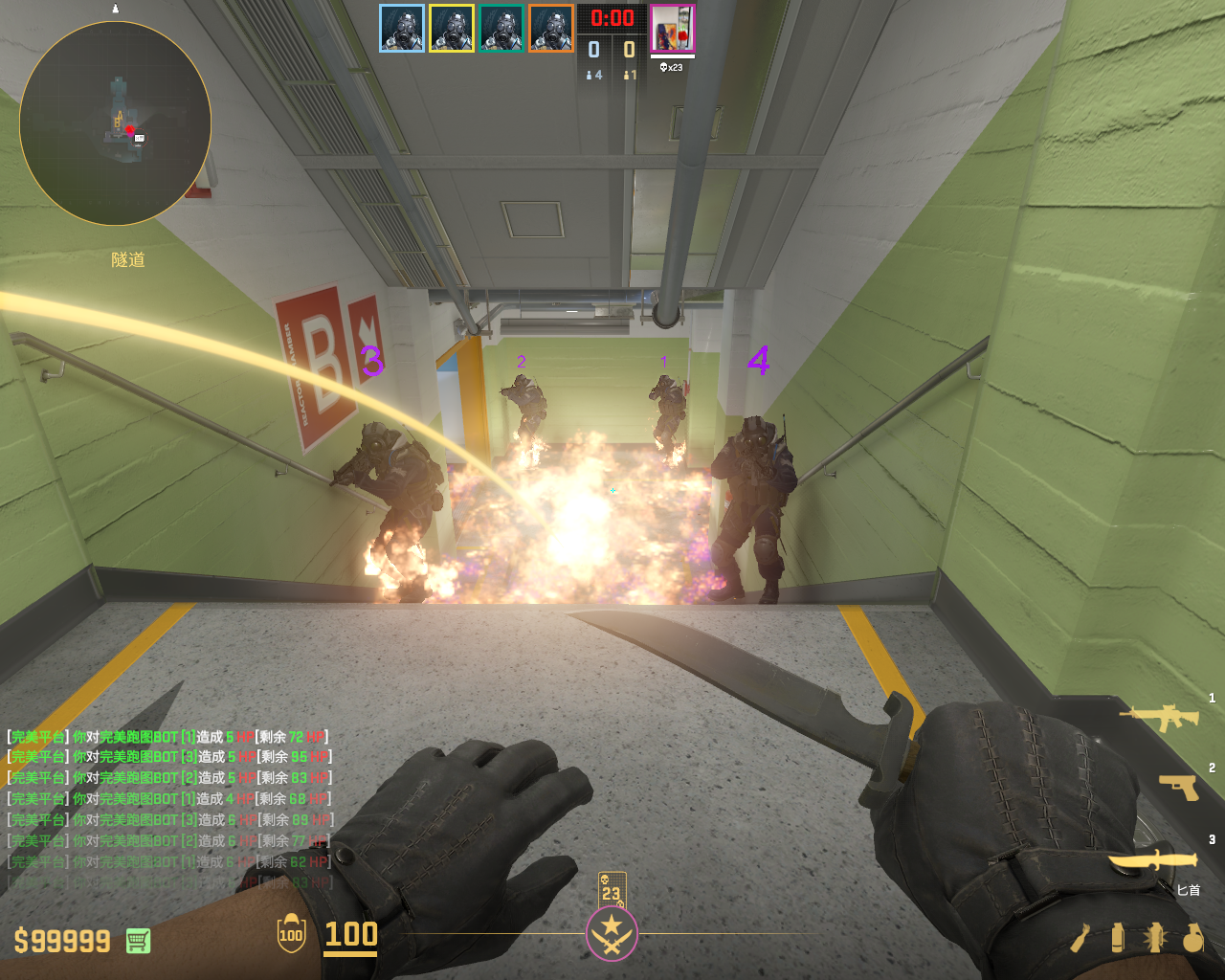Click the top damage report chat line
1225x980 pixels.
pos(168,737)
